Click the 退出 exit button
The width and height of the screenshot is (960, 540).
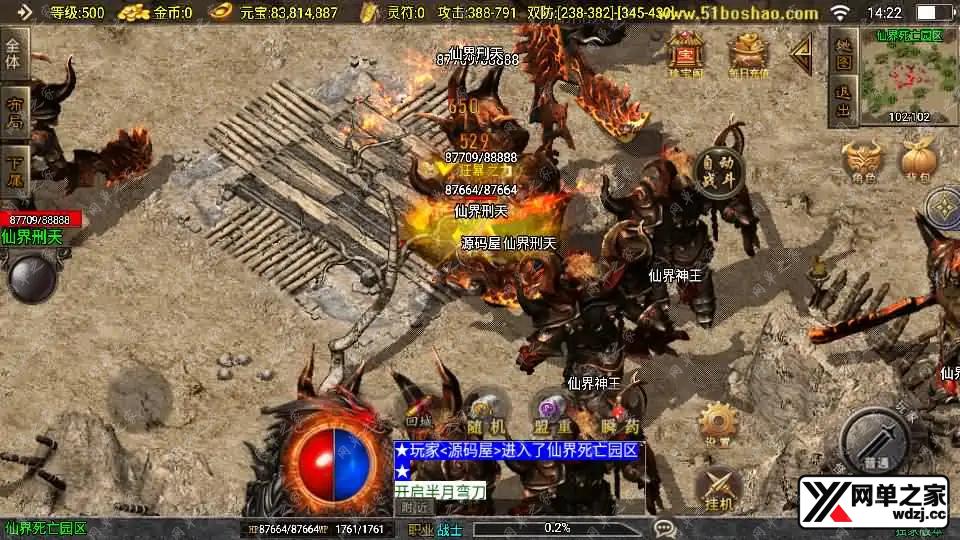tap(844, 102)
